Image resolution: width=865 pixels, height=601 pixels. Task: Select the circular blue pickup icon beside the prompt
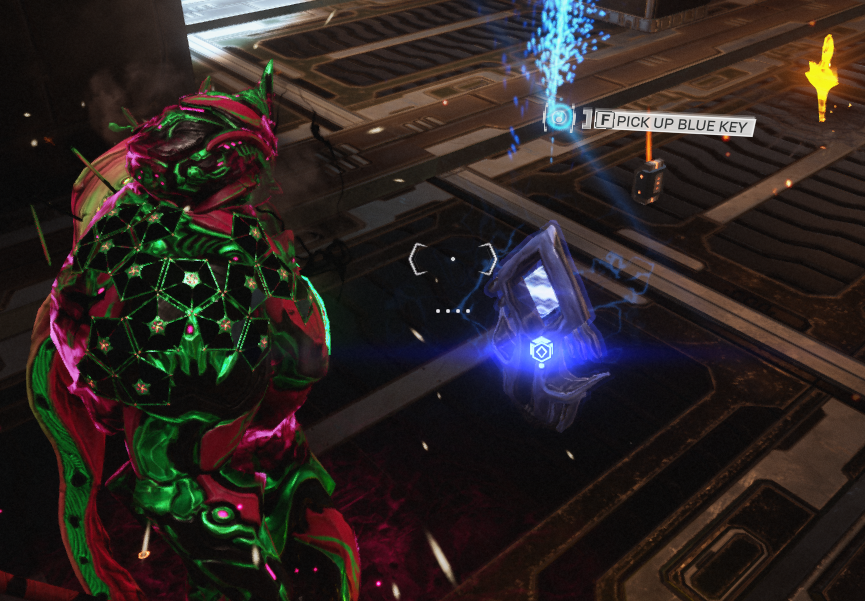click(560, 120)
